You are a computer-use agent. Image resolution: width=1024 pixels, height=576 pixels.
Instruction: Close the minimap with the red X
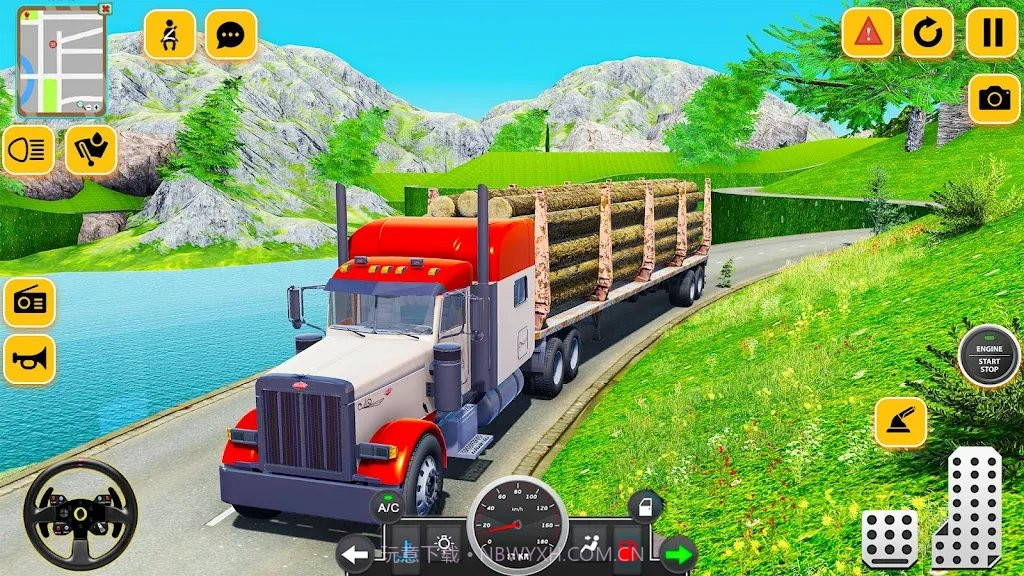point(106,9)
